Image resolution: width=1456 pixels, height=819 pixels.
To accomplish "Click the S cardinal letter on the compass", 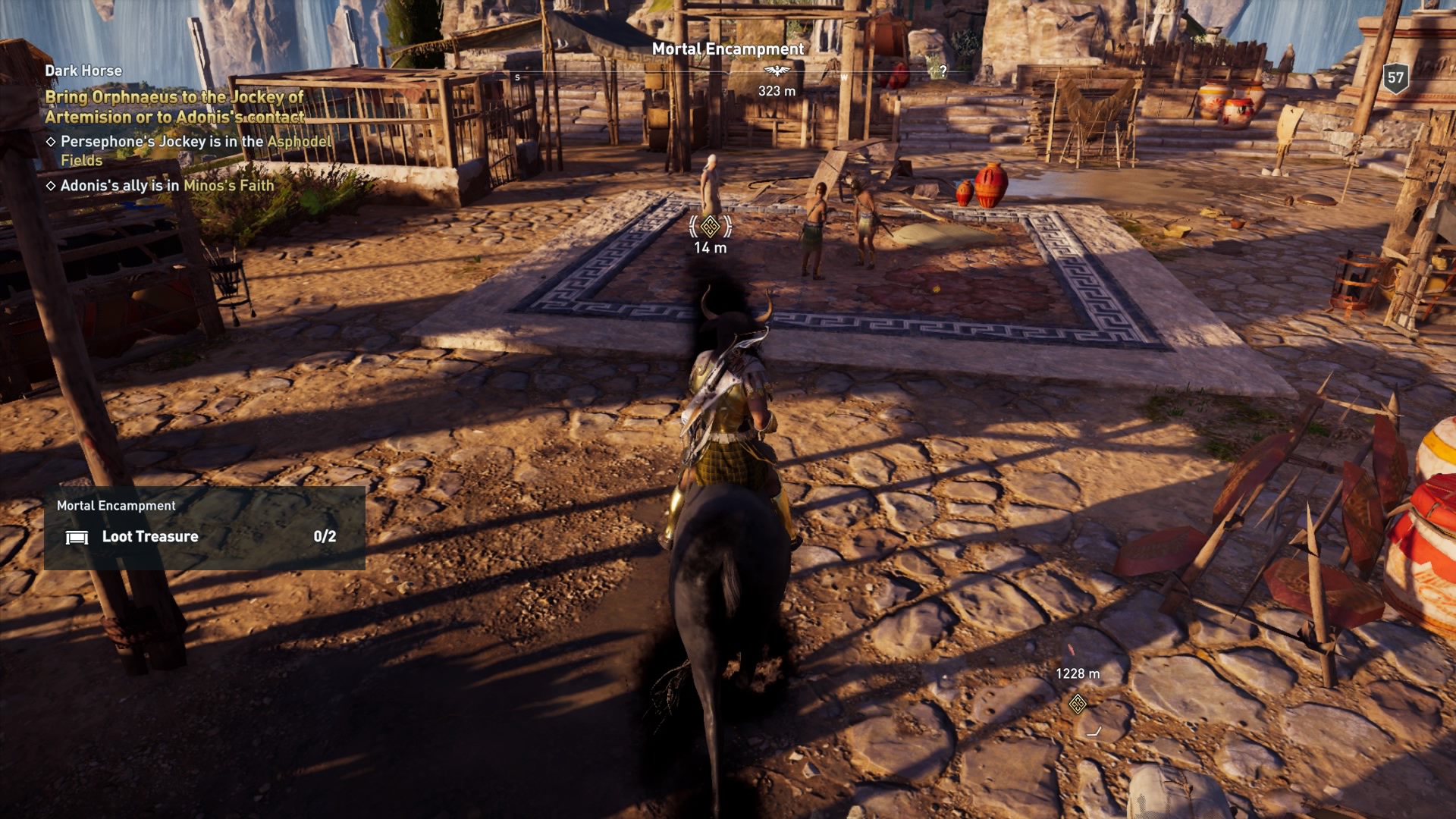I will [x=518, y=76].
